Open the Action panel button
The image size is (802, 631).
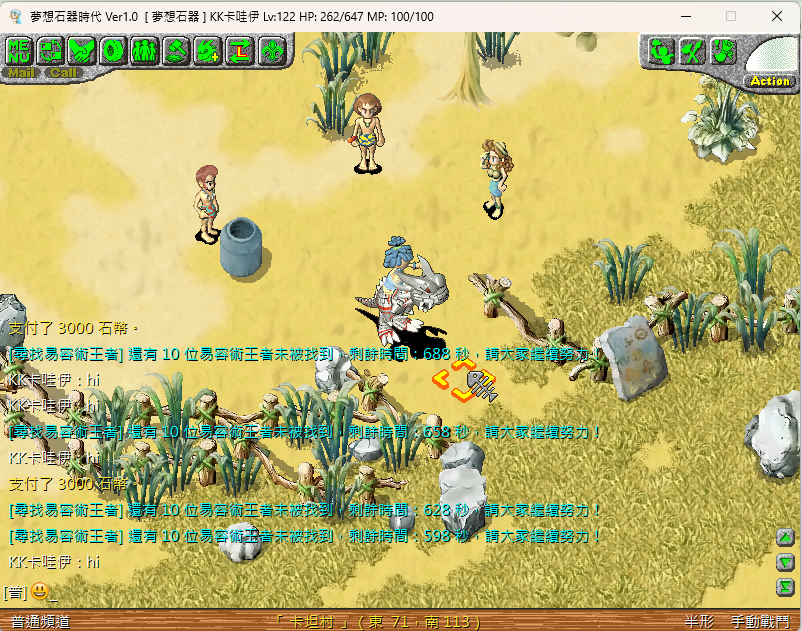[x=769, y=80]
